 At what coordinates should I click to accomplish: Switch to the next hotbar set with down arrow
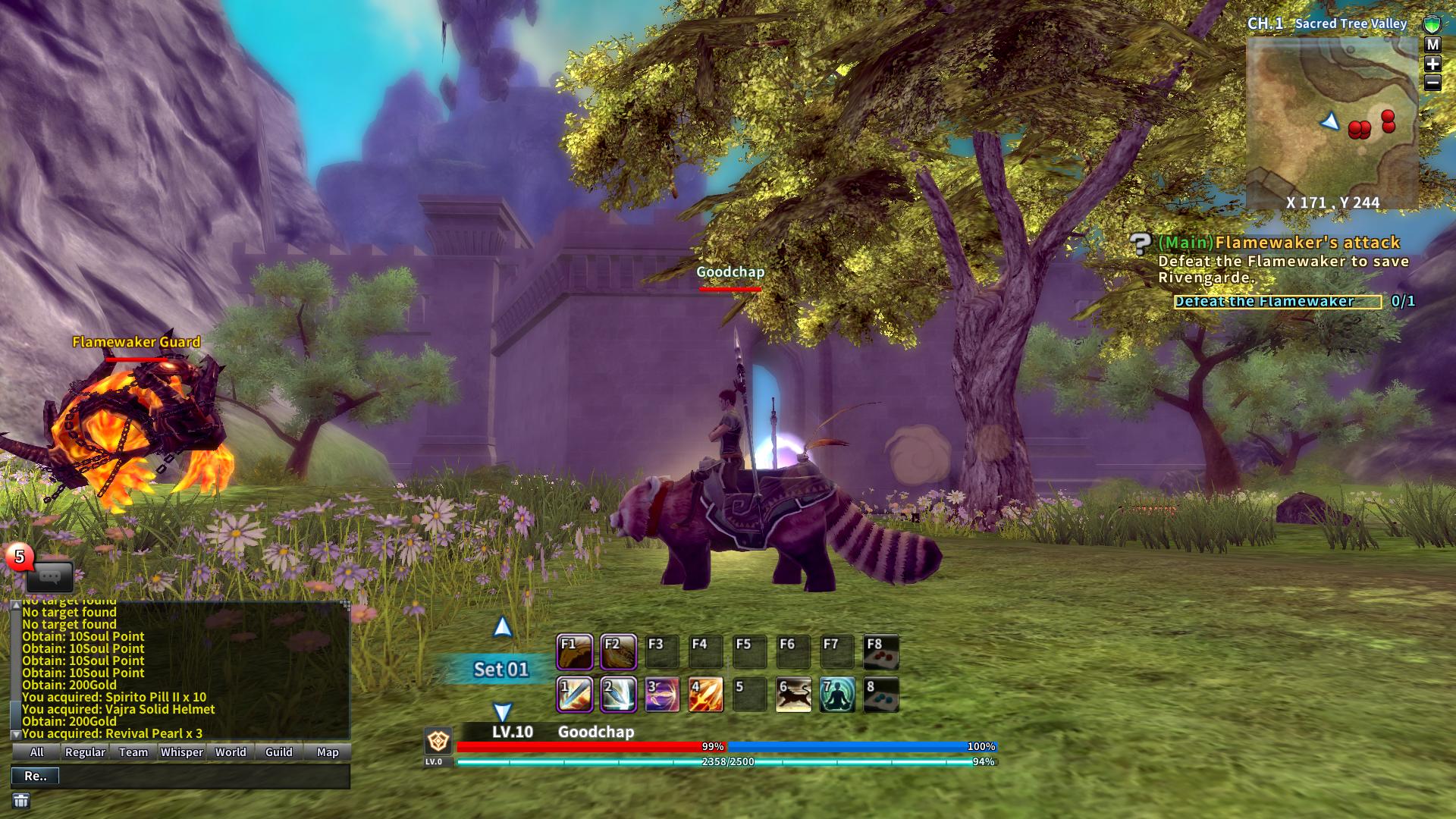(502, 712)
